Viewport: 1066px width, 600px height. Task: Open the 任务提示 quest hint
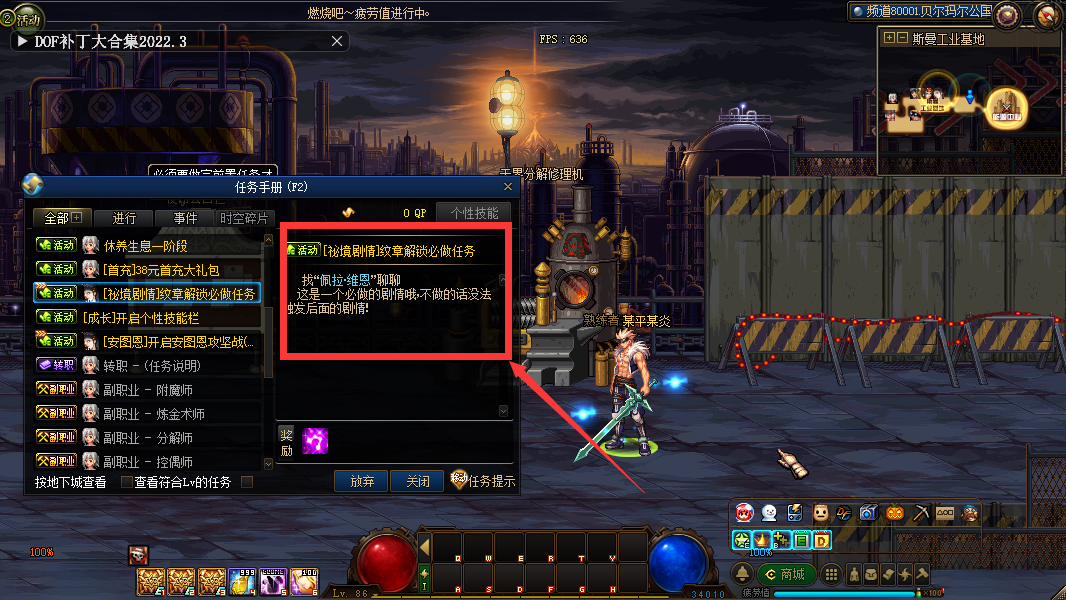coord(483,481)
